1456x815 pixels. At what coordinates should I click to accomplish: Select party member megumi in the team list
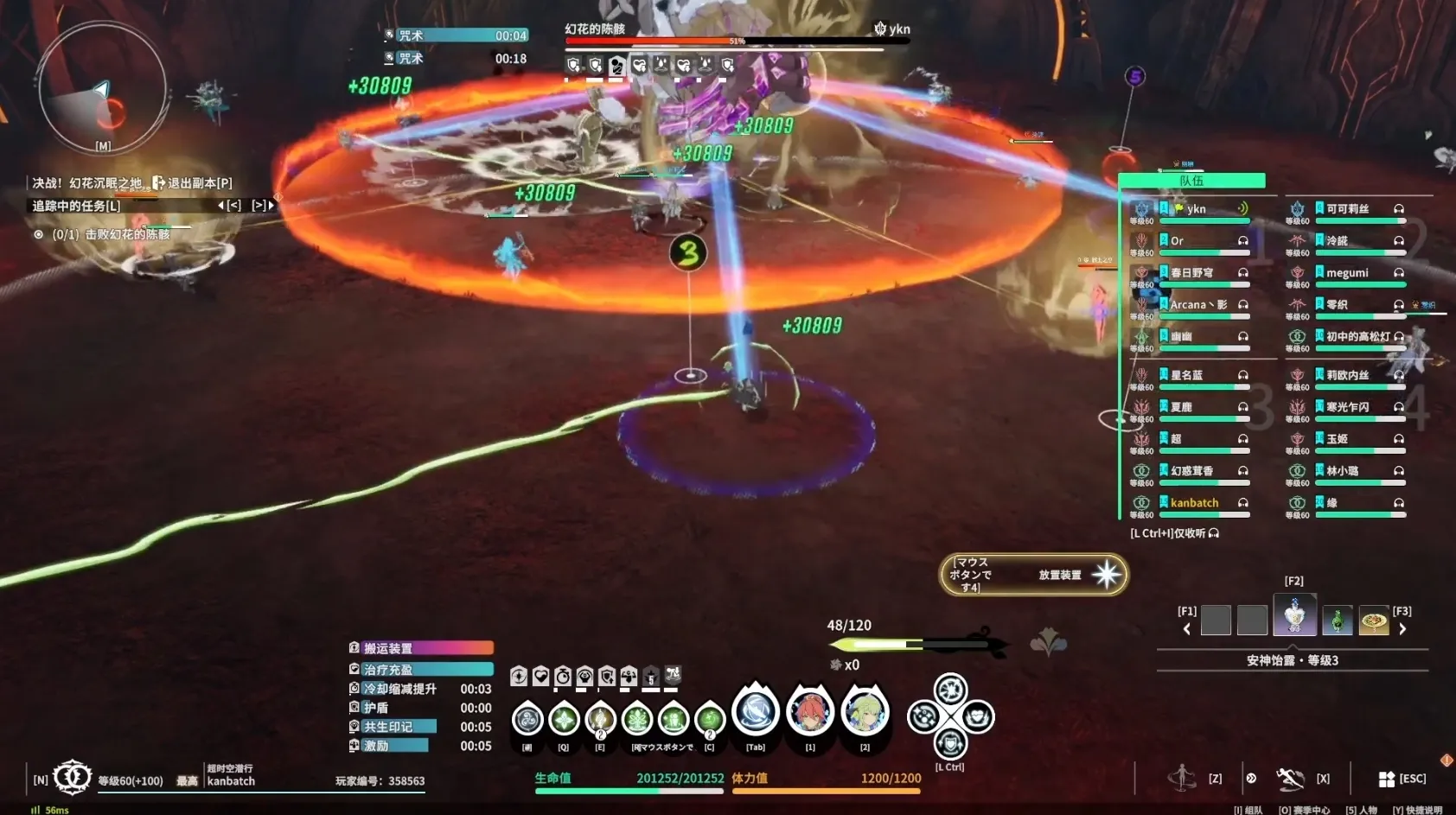click(x=1347, y=273)
